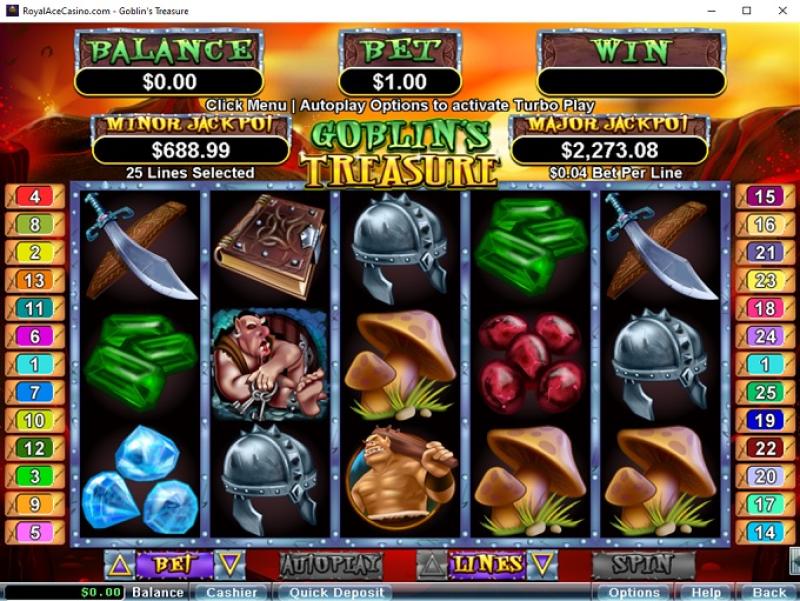800x601 pixels.
Task: Open the Options menu
Action: (x=632, y=592)
